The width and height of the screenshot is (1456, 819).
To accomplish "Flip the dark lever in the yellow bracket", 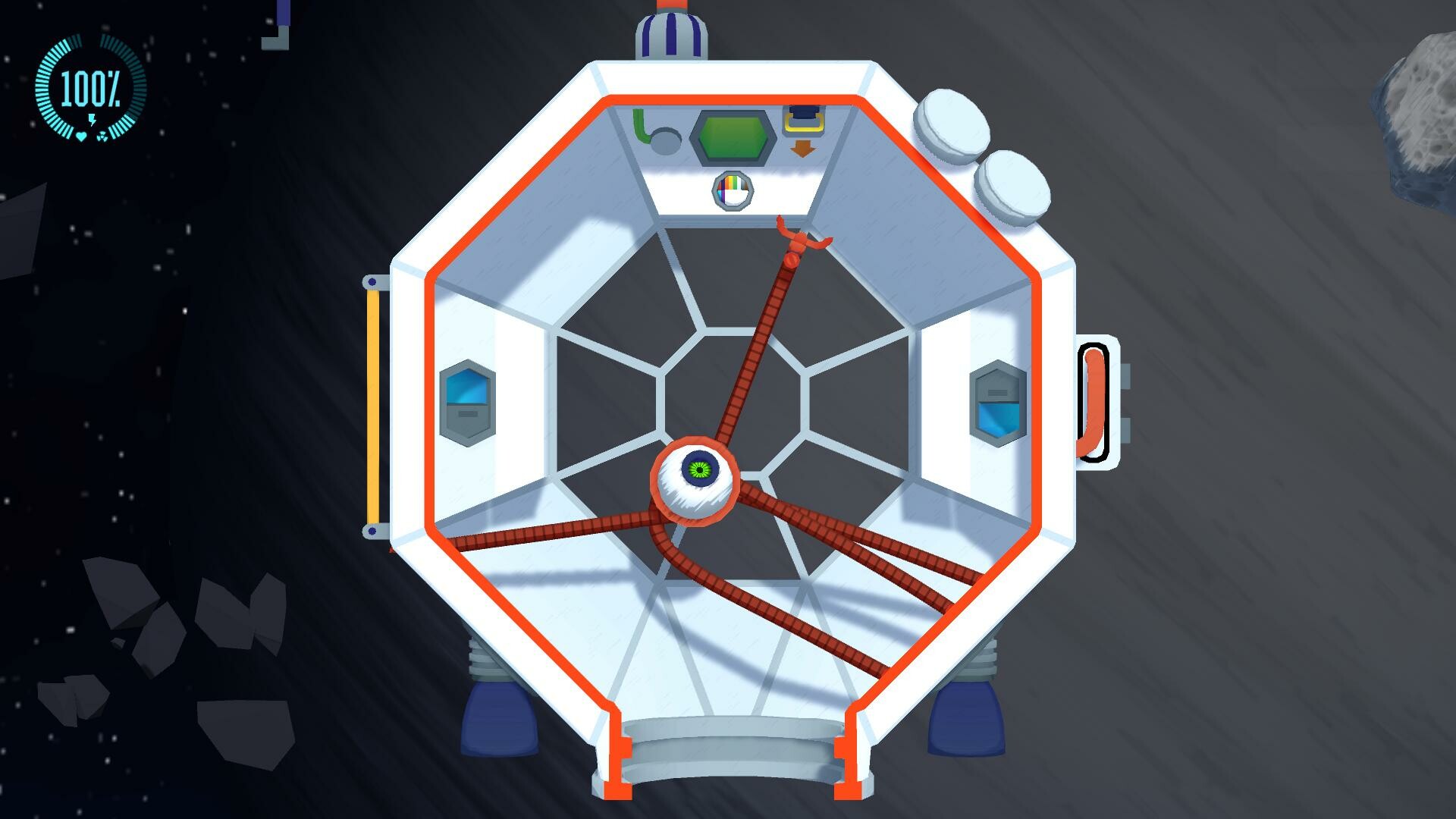I will click(804, 112).
